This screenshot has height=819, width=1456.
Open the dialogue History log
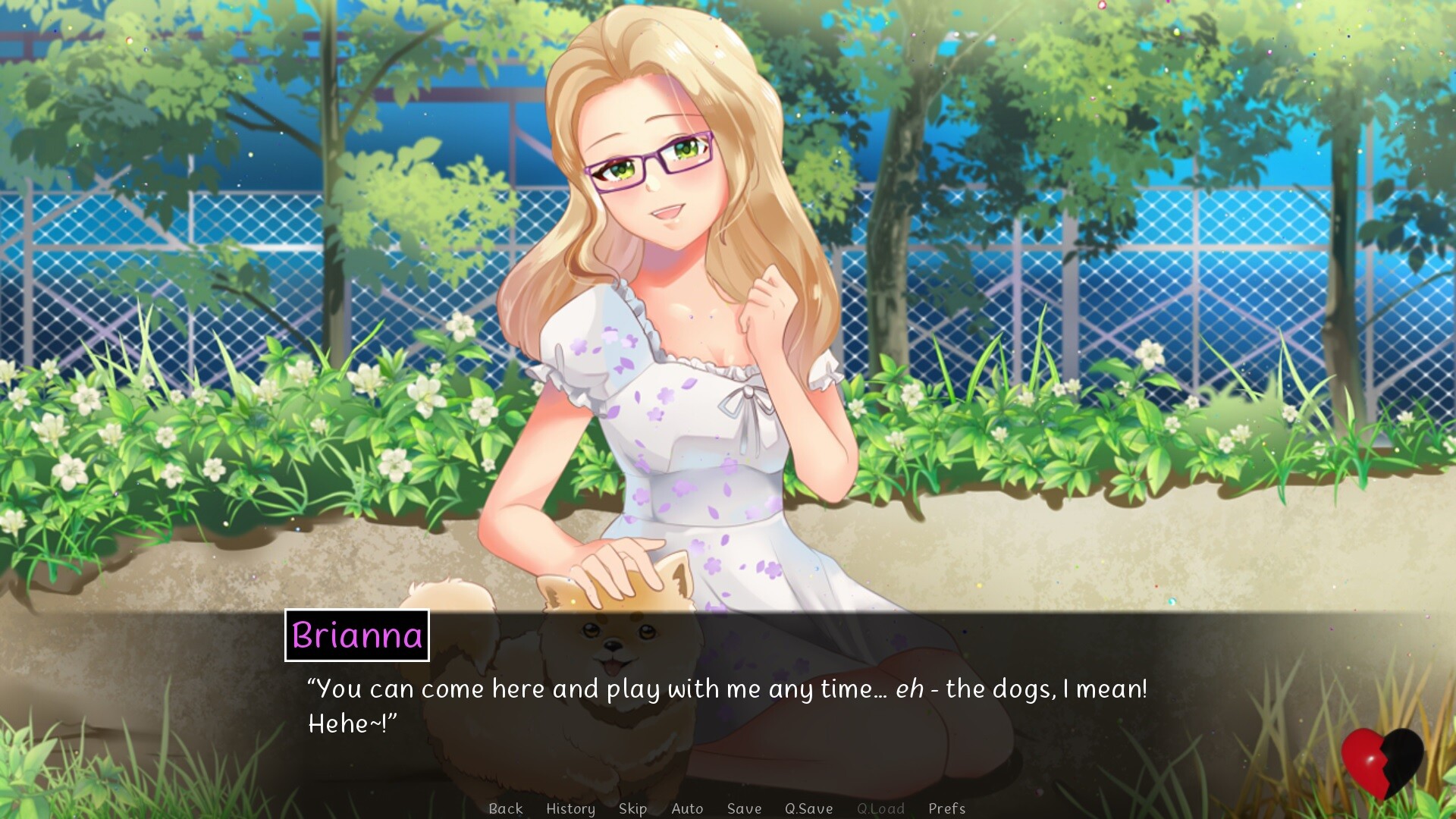(x=570, y=808)
